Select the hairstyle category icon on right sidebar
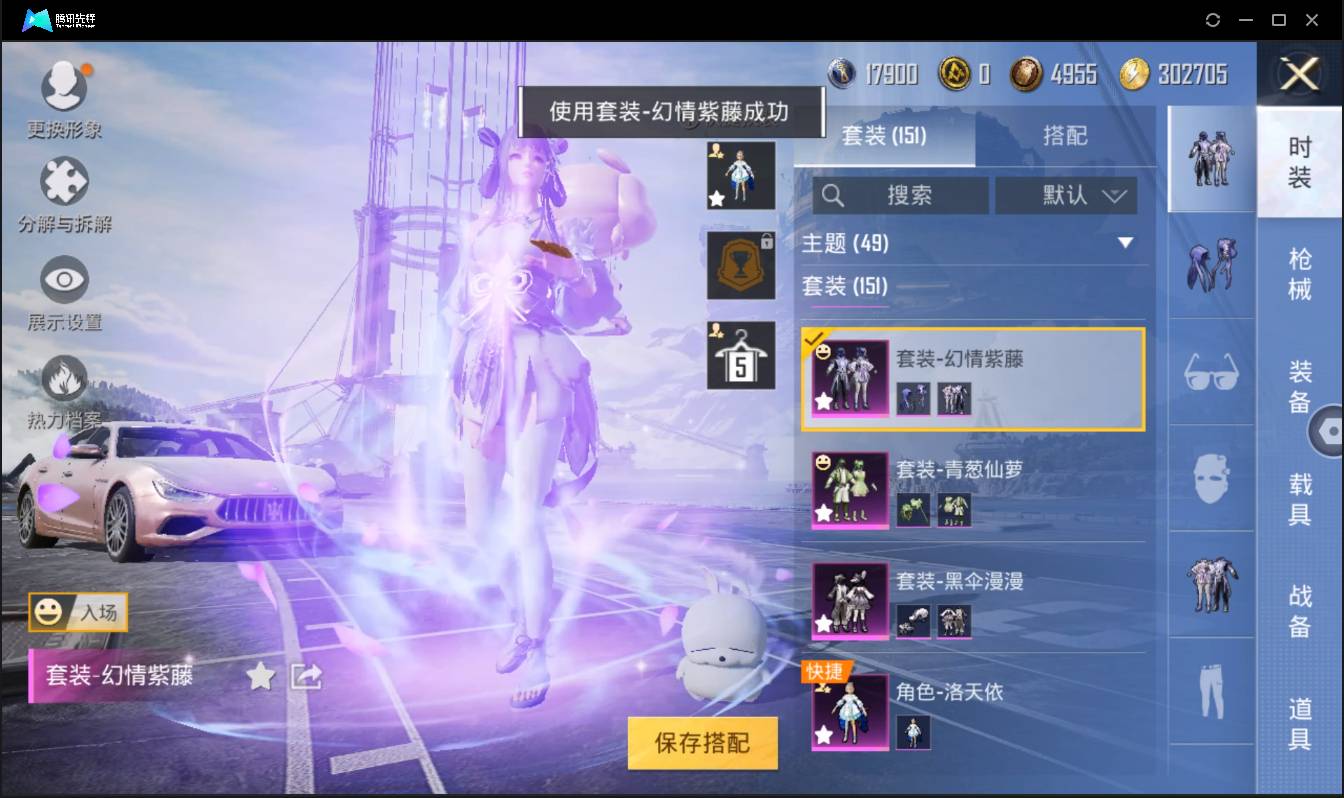 (1210, 270)
